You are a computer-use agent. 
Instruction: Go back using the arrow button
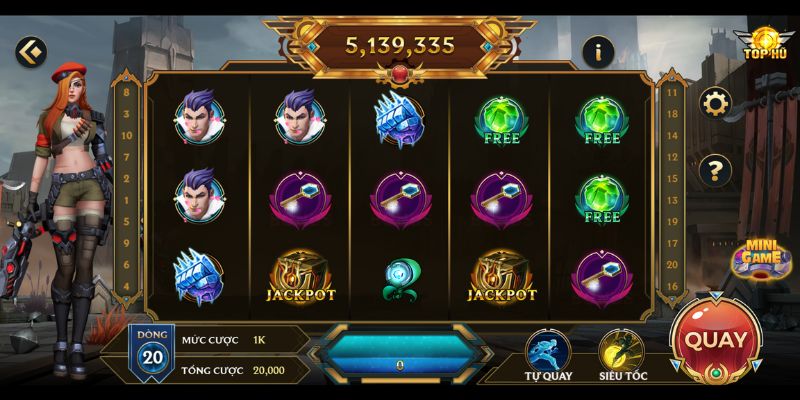tap(32, 50)
